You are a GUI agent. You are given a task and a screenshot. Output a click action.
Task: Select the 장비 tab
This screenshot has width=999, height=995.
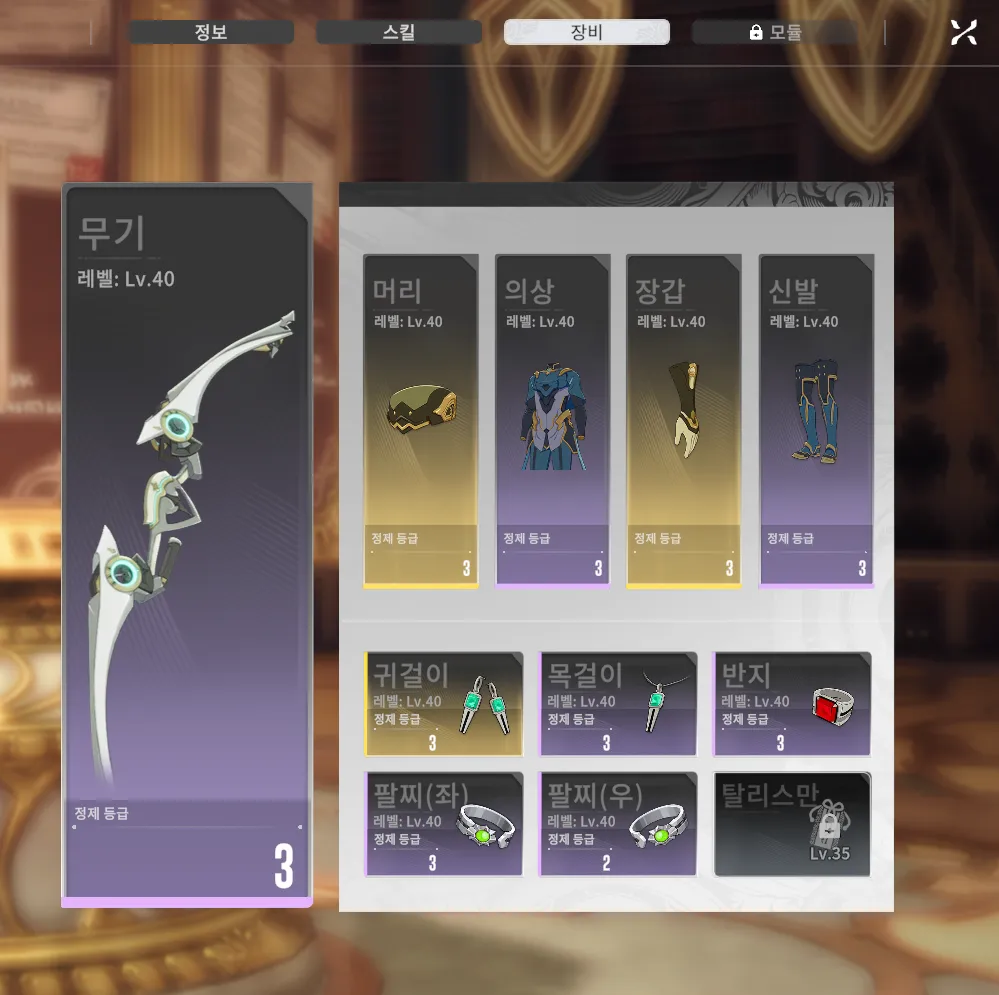coord(586,32)
